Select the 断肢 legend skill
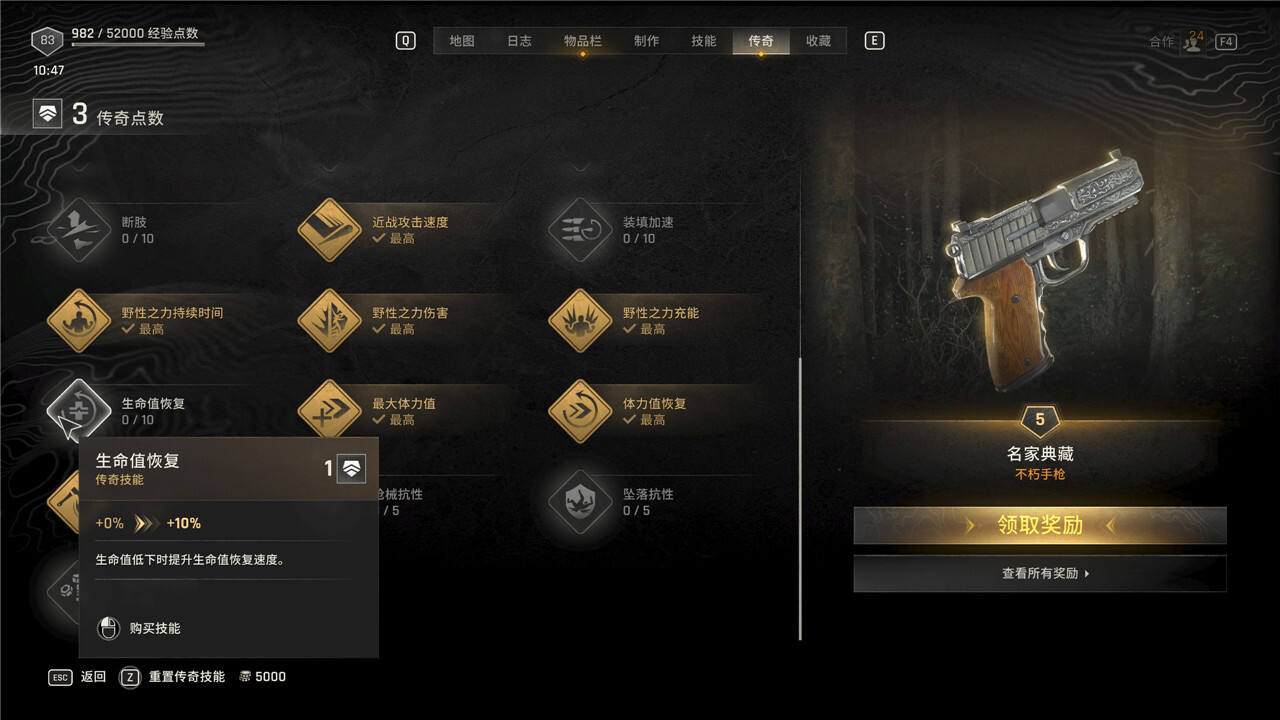Screen dimensions: 1280x720 pyautogui.click(x=78, y=230)
